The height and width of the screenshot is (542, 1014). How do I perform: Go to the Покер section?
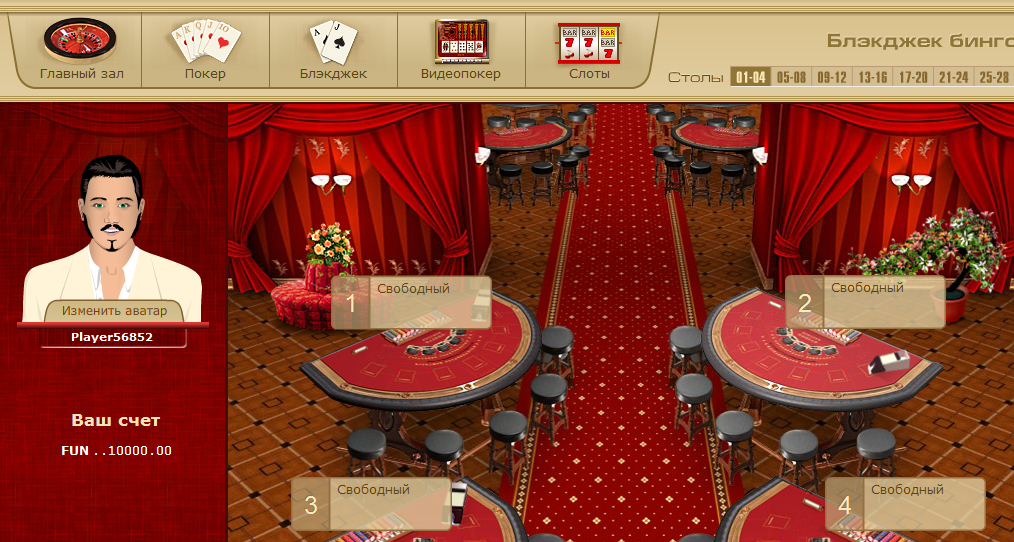point(205,49)
